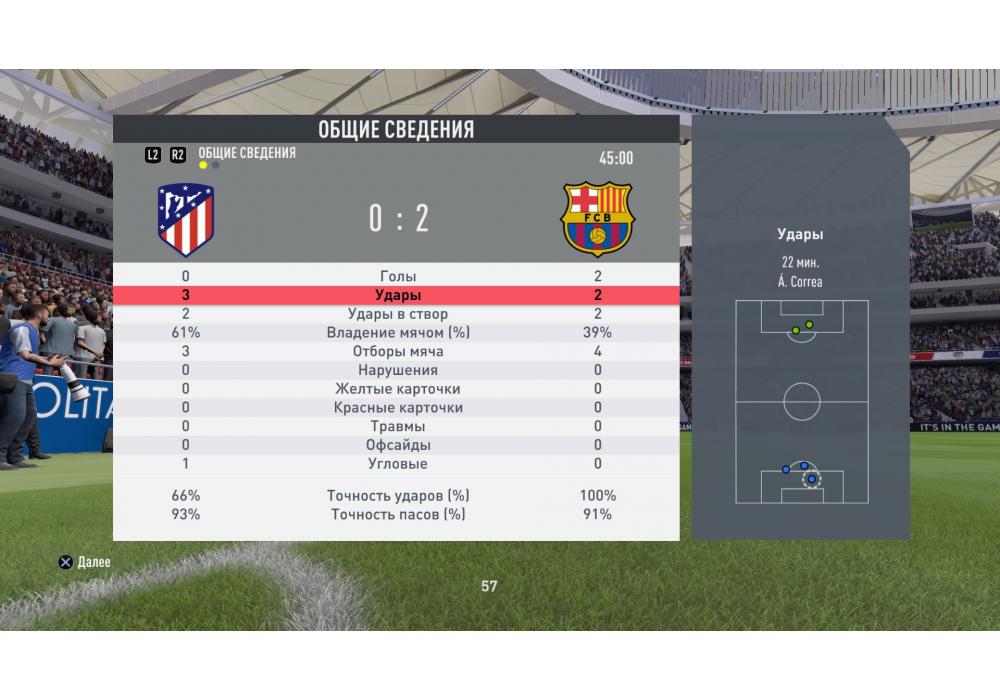Select the Голы stat row
The width and height of the screenshot is (1000, 700).
397,277
